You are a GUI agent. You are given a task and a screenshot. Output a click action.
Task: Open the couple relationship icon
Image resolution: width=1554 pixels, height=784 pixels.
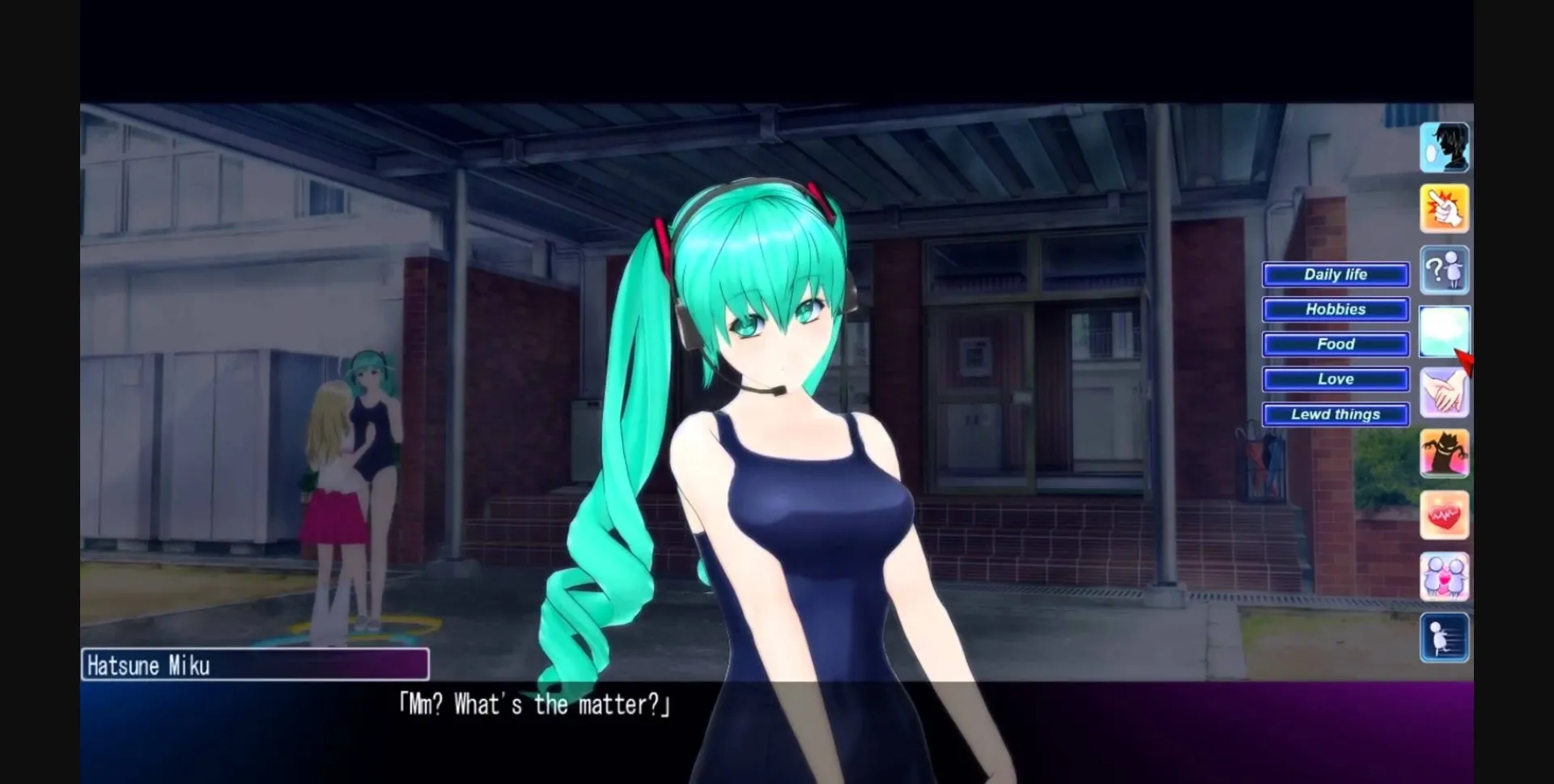pyautogui.click(x=1445, y=575)
